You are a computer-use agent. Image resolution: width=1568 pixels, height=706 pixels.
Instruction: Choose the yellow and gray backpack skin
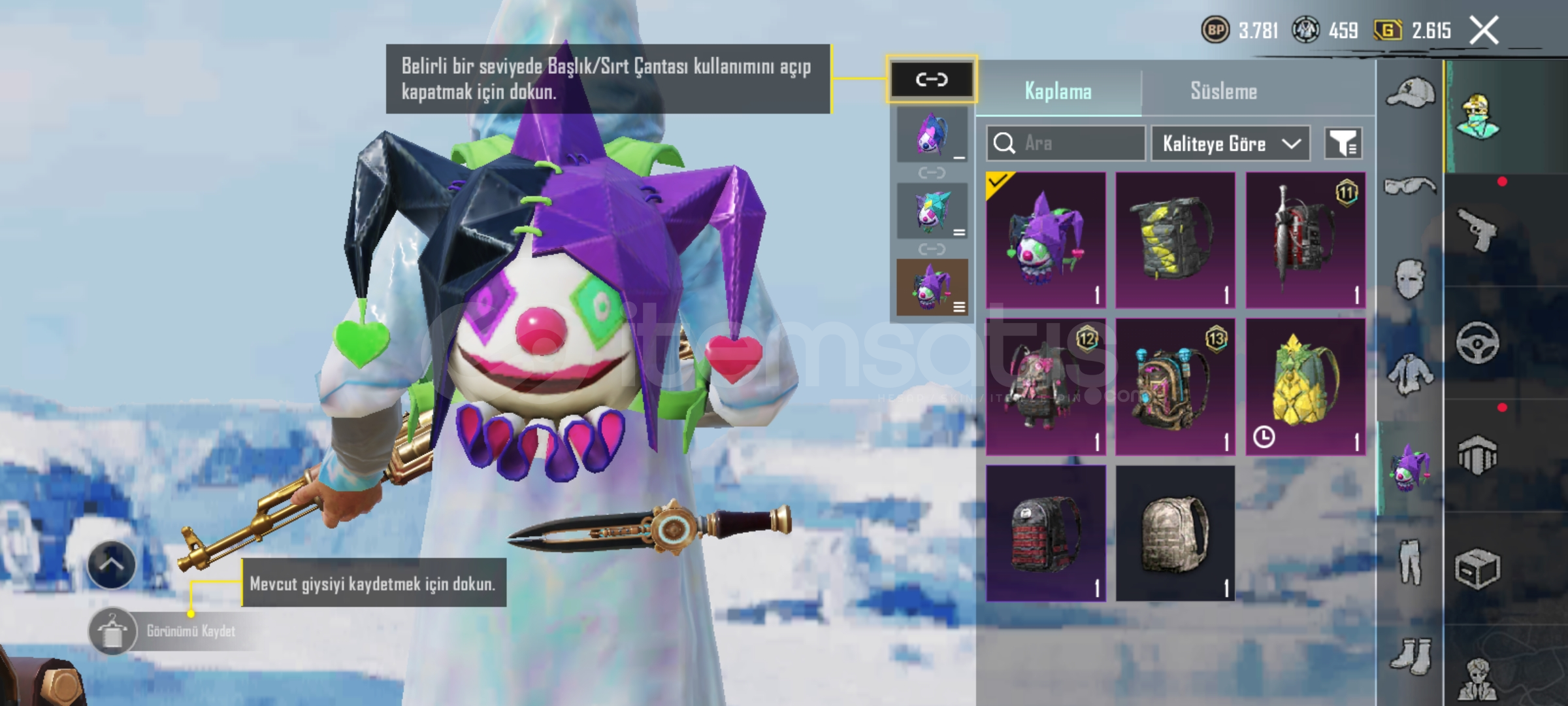[x=1175, y=240]
